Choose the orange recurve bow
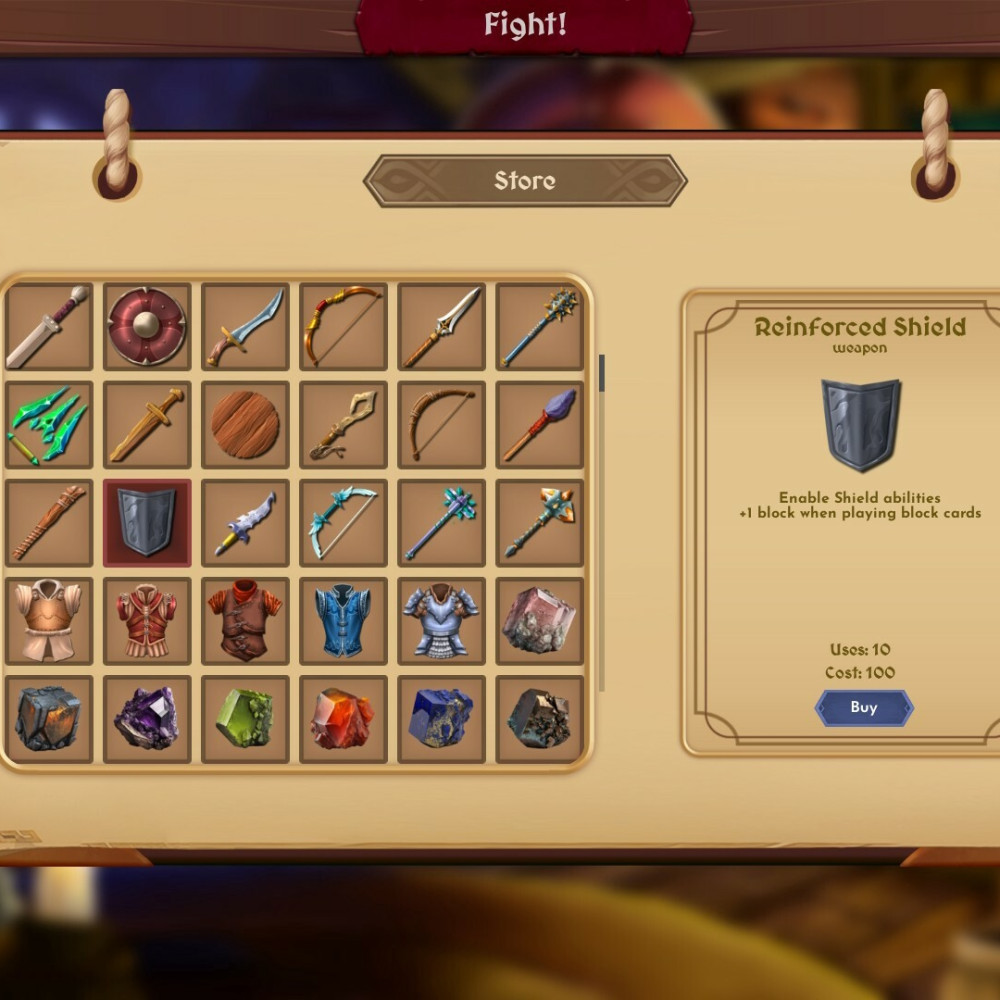 point(343,326)
